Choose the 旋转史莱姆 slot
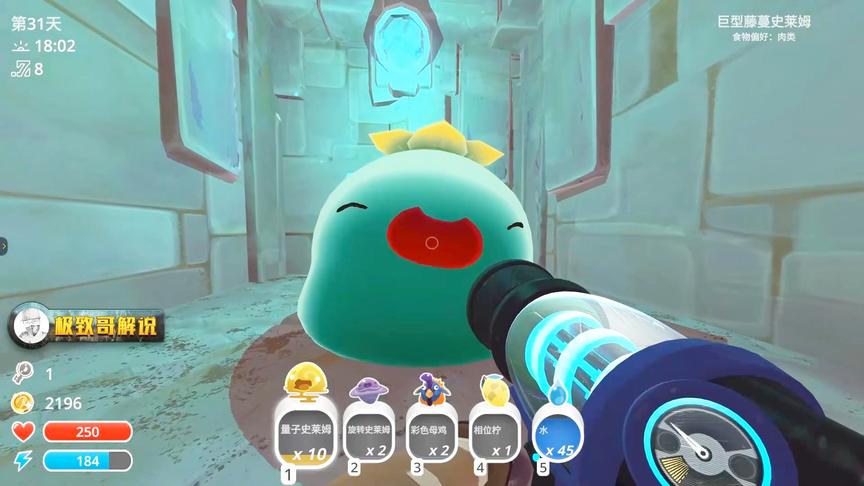Viewport: 864px width, 486px height. tap(369, 431)
